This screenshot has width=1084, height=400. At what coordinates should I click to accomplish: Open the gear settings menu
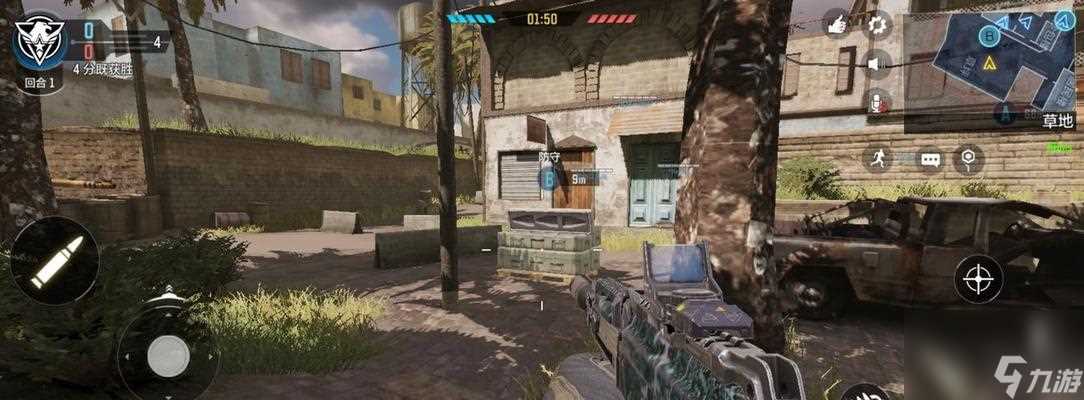click(877, 23)
